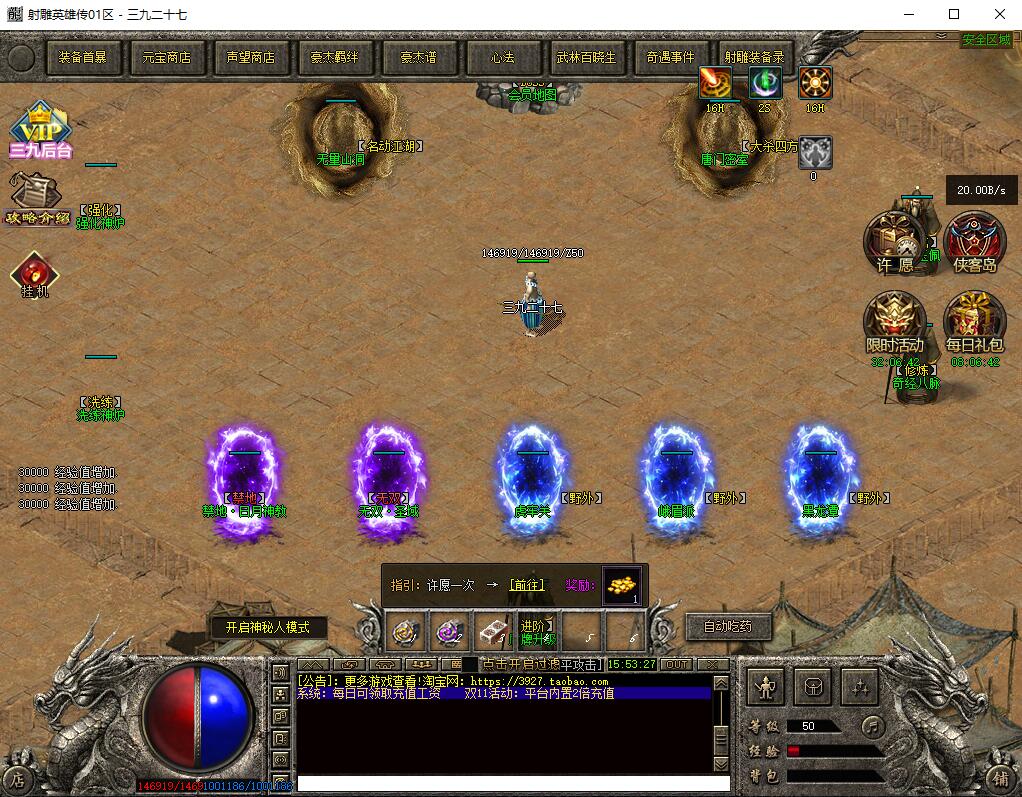Screen dimensions: 1022x797
Task: Open the 攻略介绍 guide scroll
Action: tap(37, 198)
